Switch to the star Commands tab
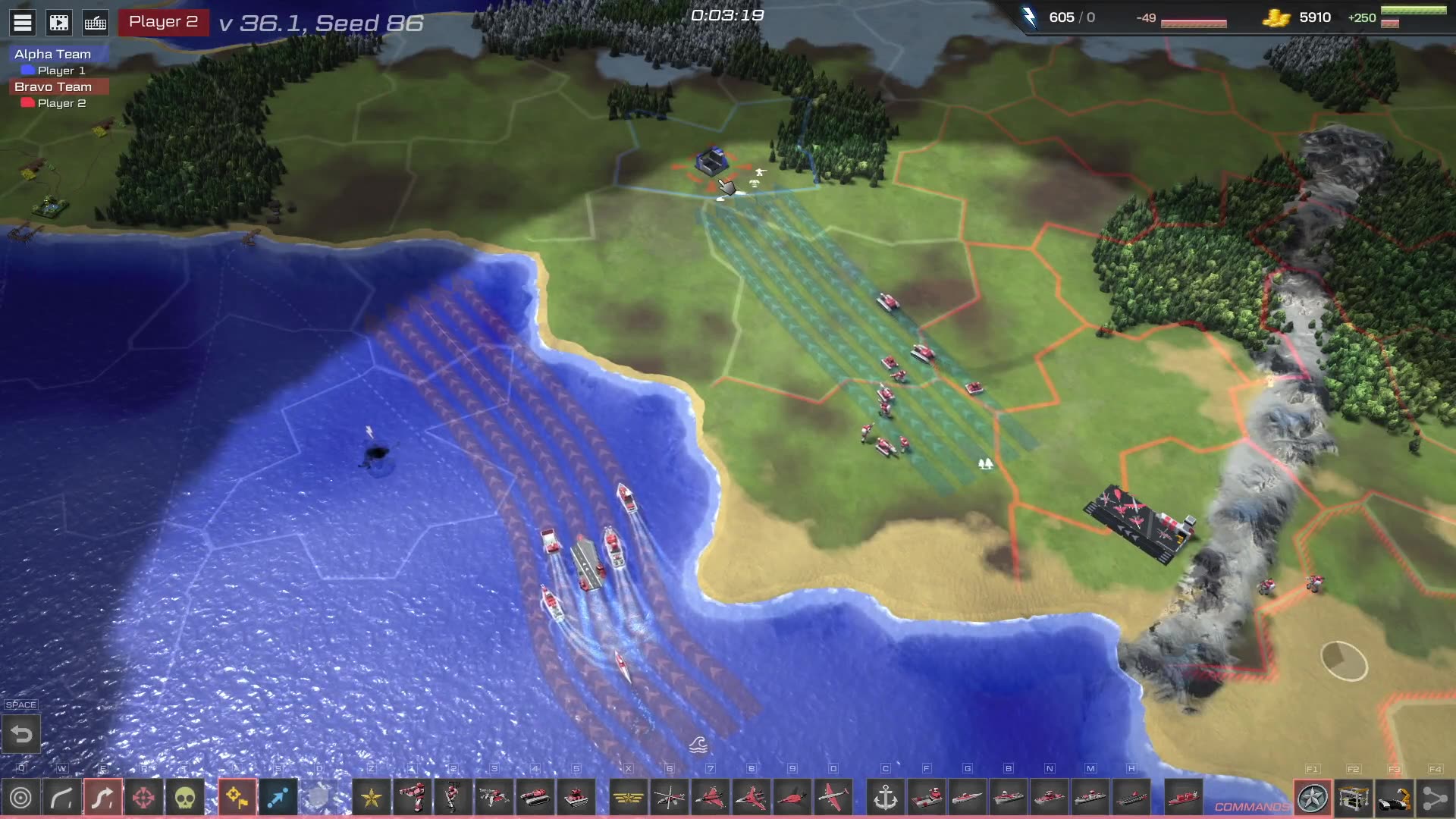This screenshot has width=1456, height=819. click(1313, 798)
